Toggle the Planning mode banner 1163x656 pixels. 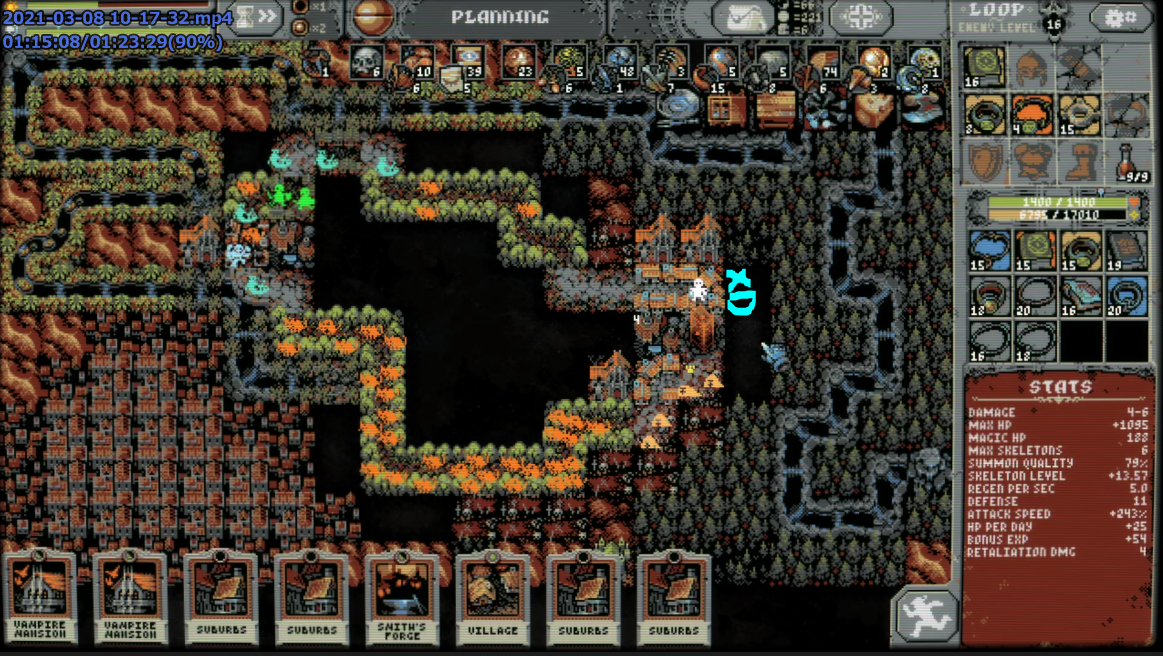coord(500,17)
